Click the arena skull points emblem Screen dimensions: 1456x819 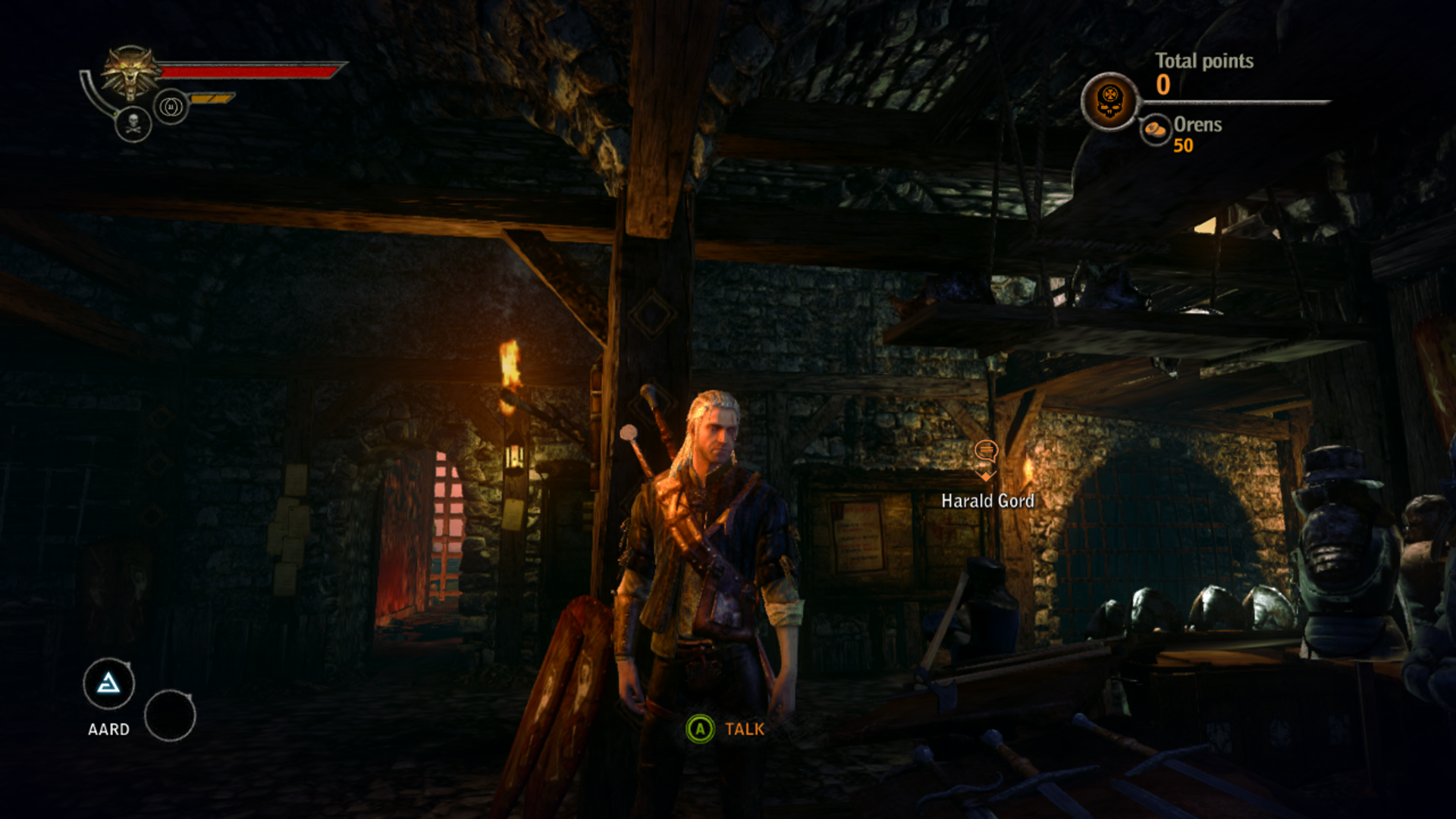1109,101
